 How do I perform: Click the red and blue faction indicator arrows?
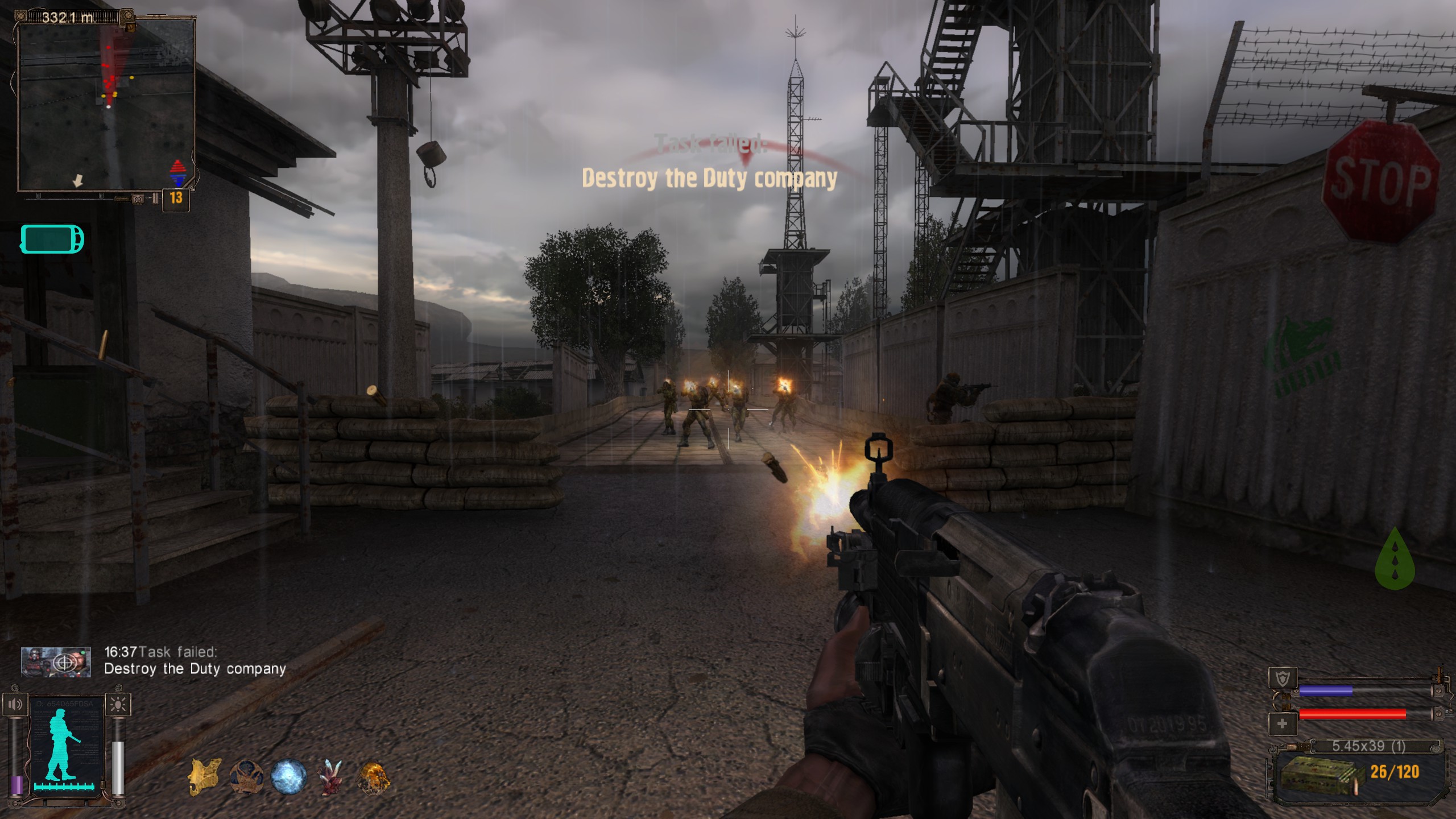(178, 173)
